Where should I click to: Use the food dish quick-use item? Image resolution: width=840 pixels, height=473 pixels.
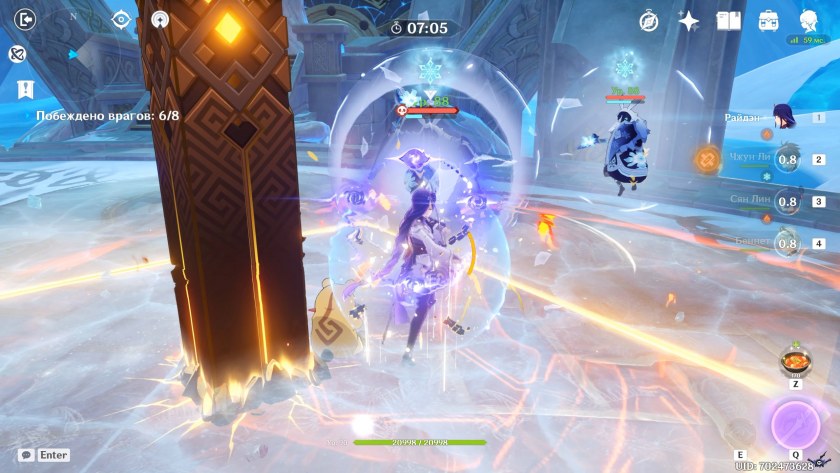(795, 361)
